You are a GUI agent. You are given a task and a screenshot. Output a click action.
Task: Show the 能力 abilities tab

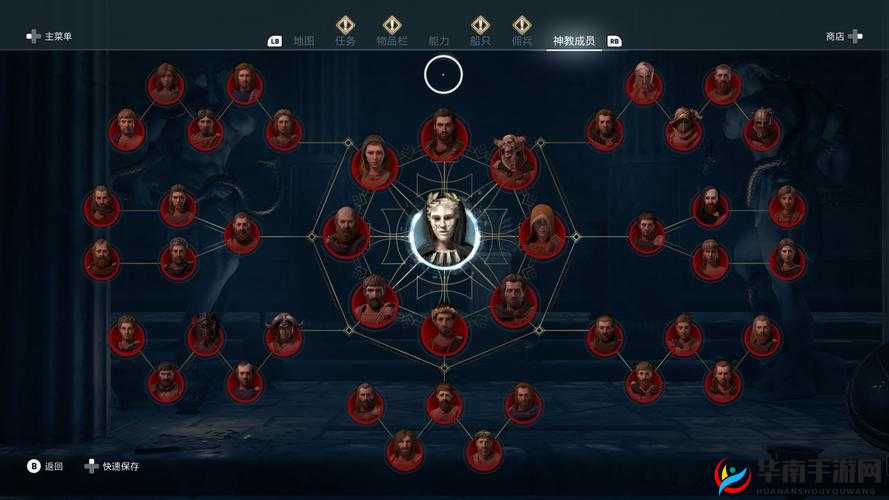tap(438, 41)
